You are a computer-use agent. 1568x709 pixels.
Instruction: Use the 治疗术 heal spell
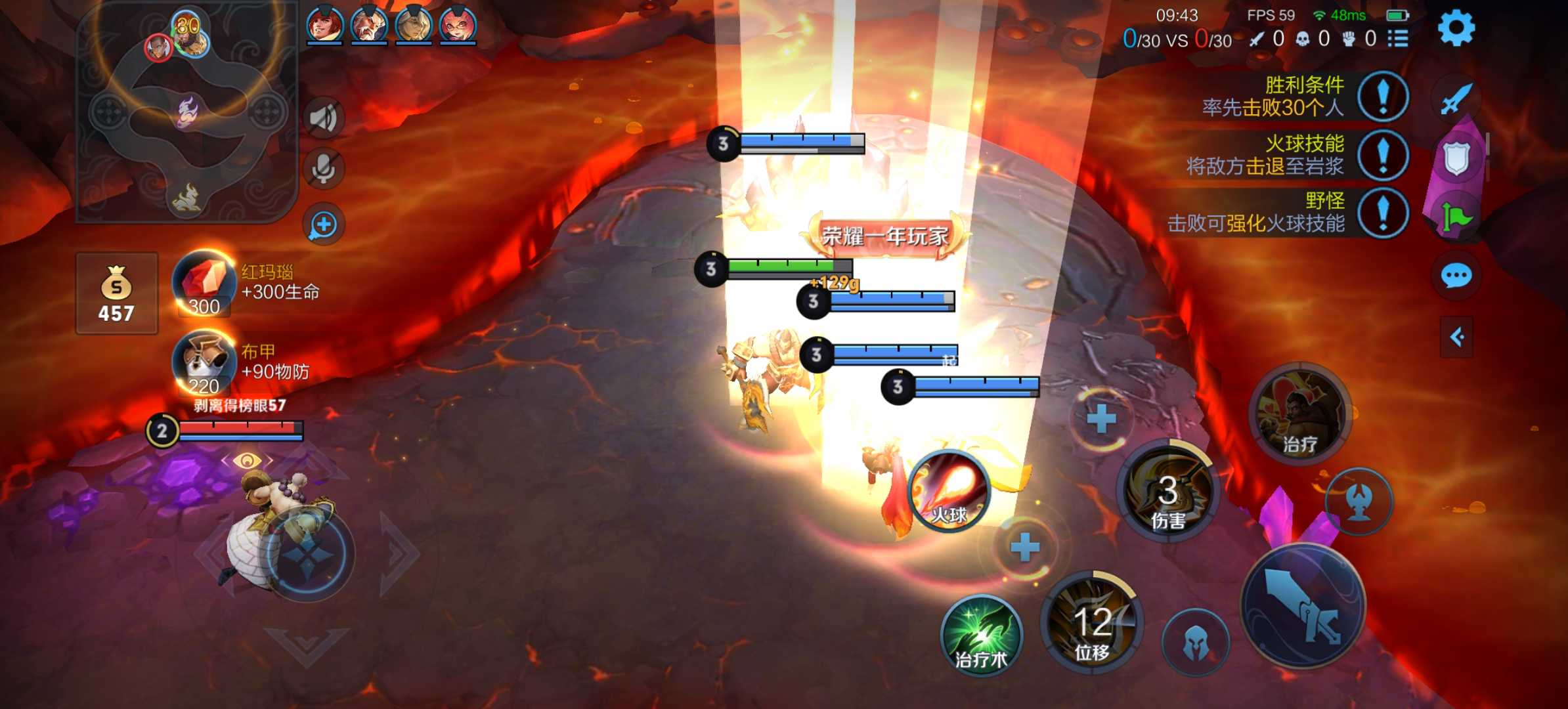[x=981, y=634]
